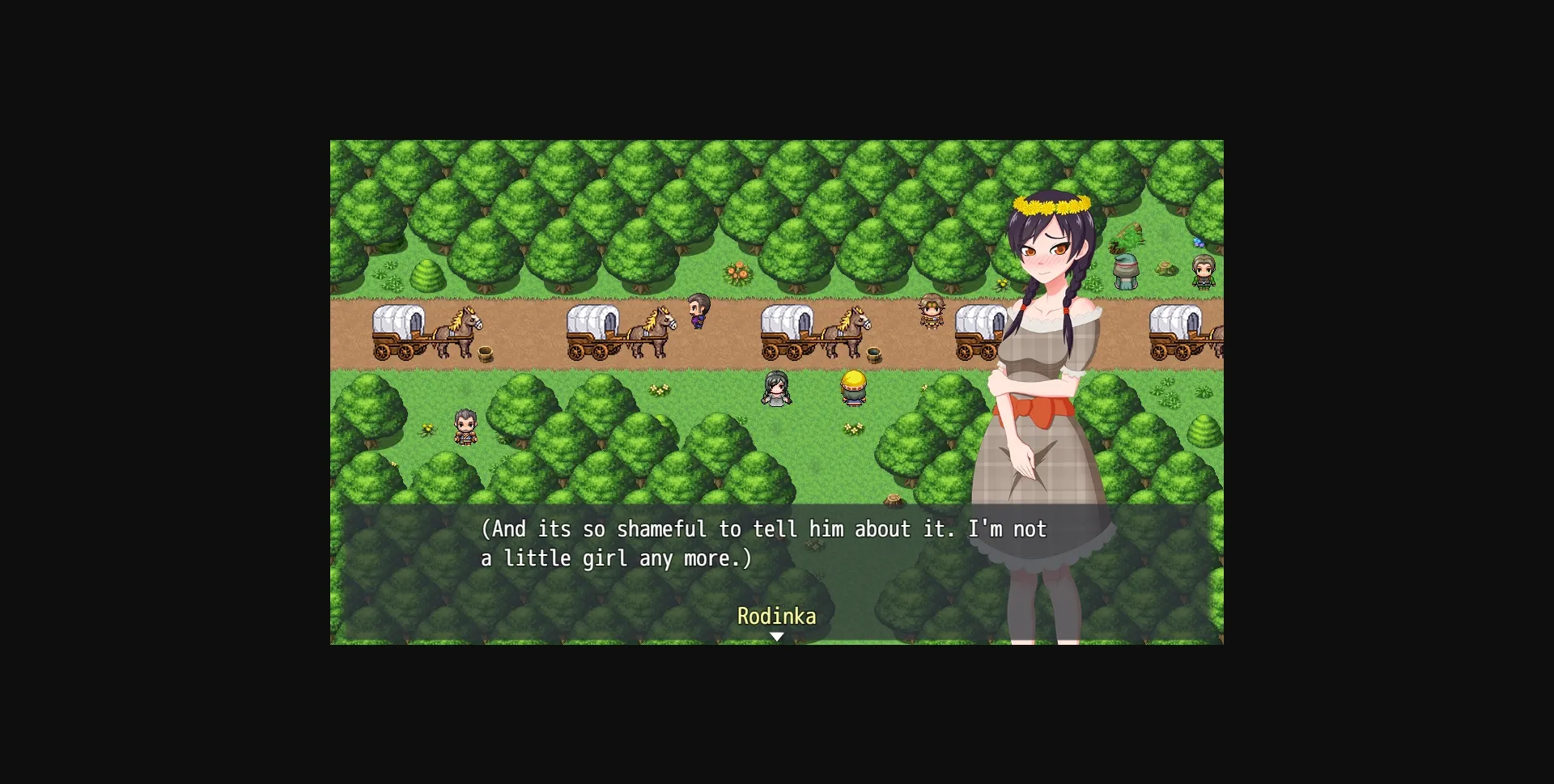
Task: Select the horse pulling the second wagon
Action: (652, 330)
